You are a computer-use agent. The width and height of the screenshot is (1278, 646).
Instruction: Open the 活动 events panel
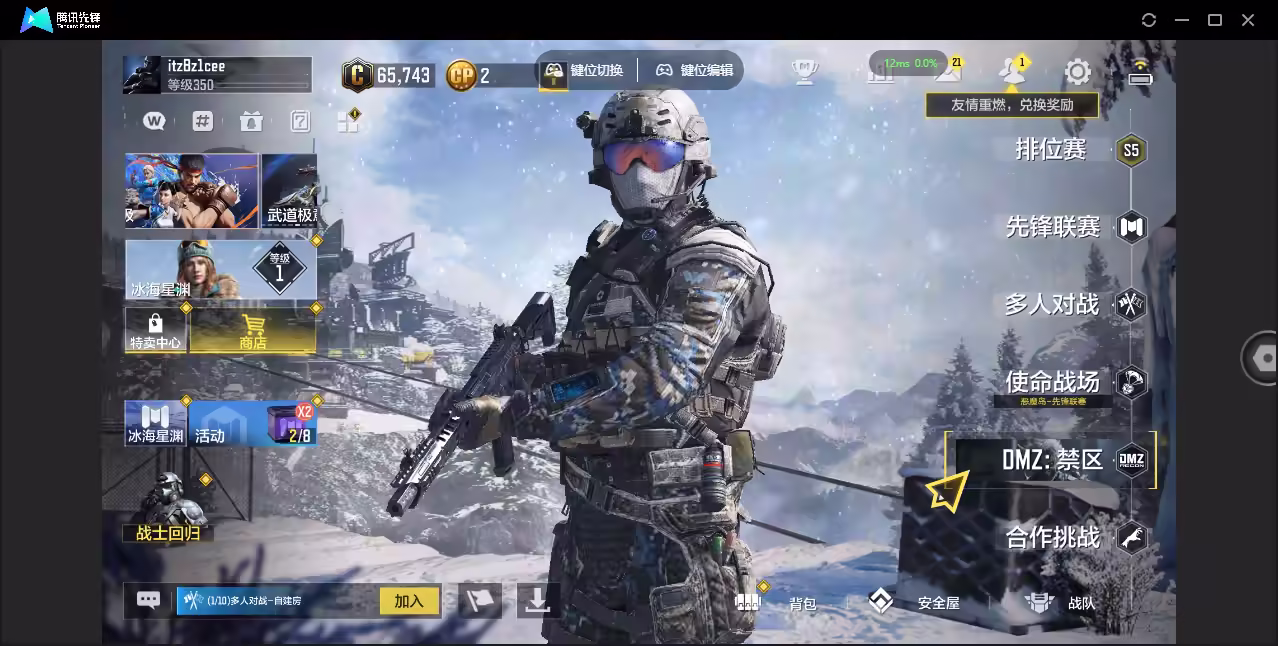click(x=222, y=424)
